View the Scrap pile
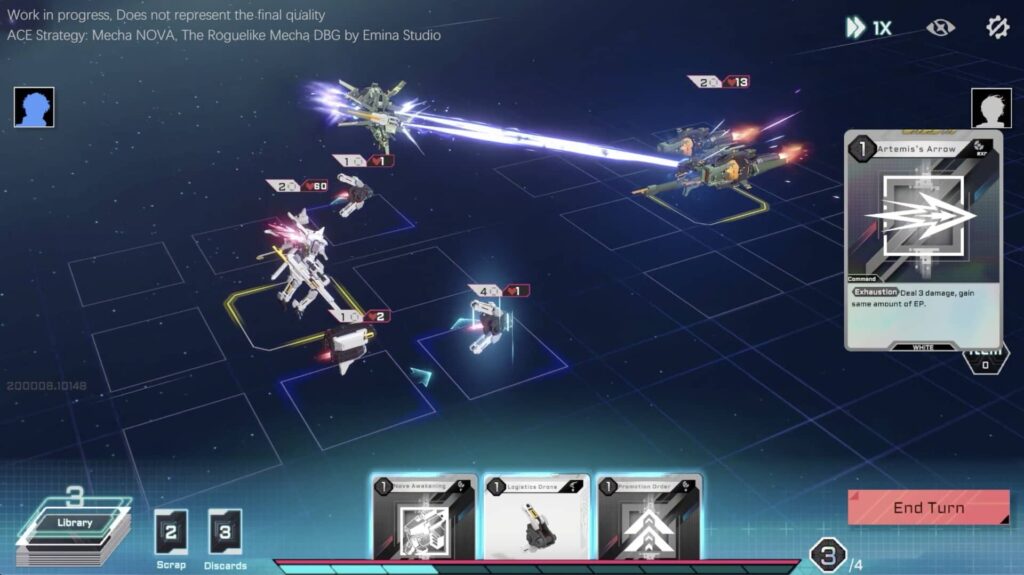 tap(170, 532)
